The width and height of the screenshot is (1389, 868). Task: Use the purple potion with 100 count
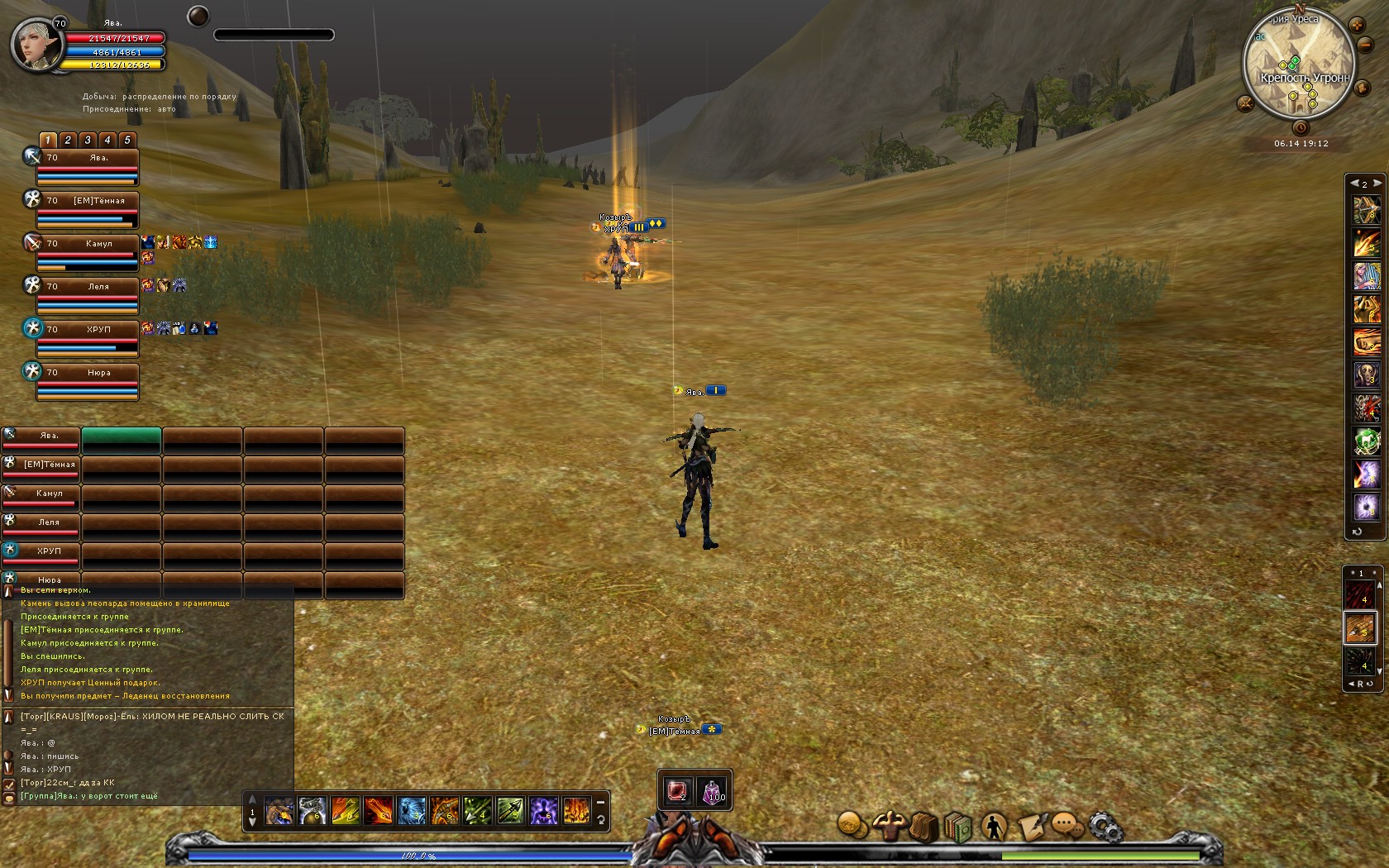click(x=713, y=792)
